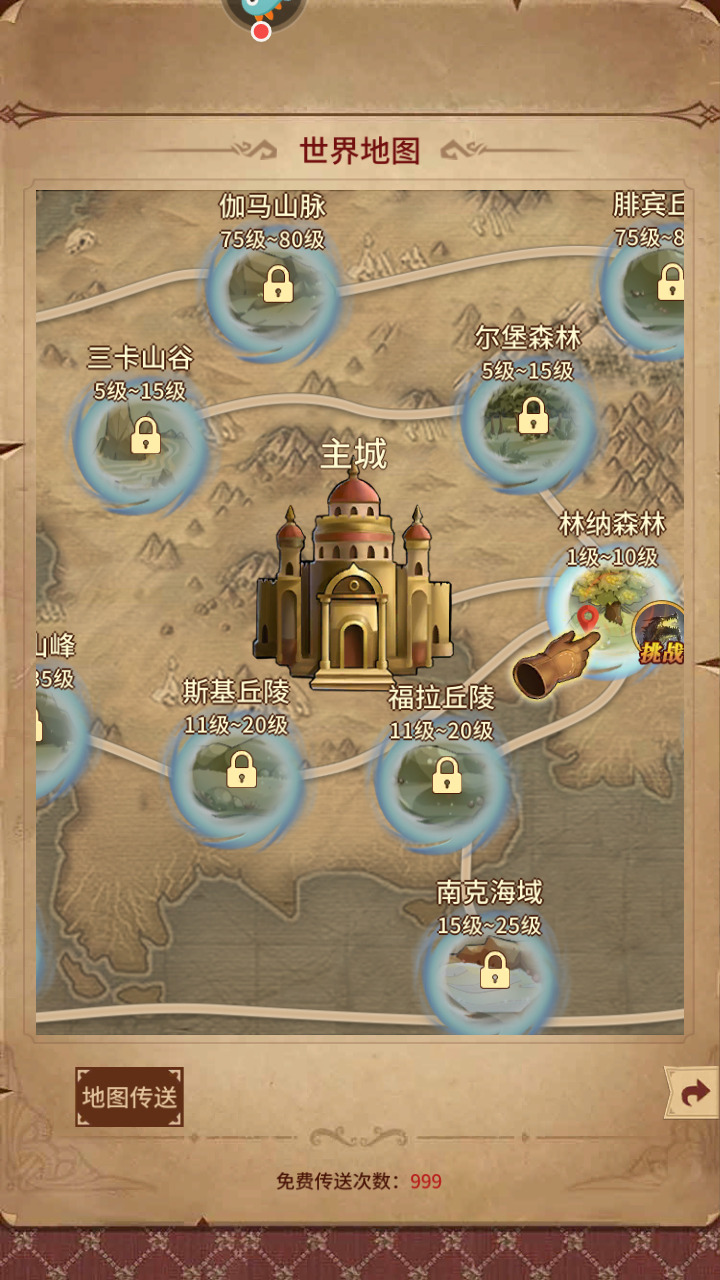
Task: Open the 南克海域 sea region node
Action: point(493,971)
